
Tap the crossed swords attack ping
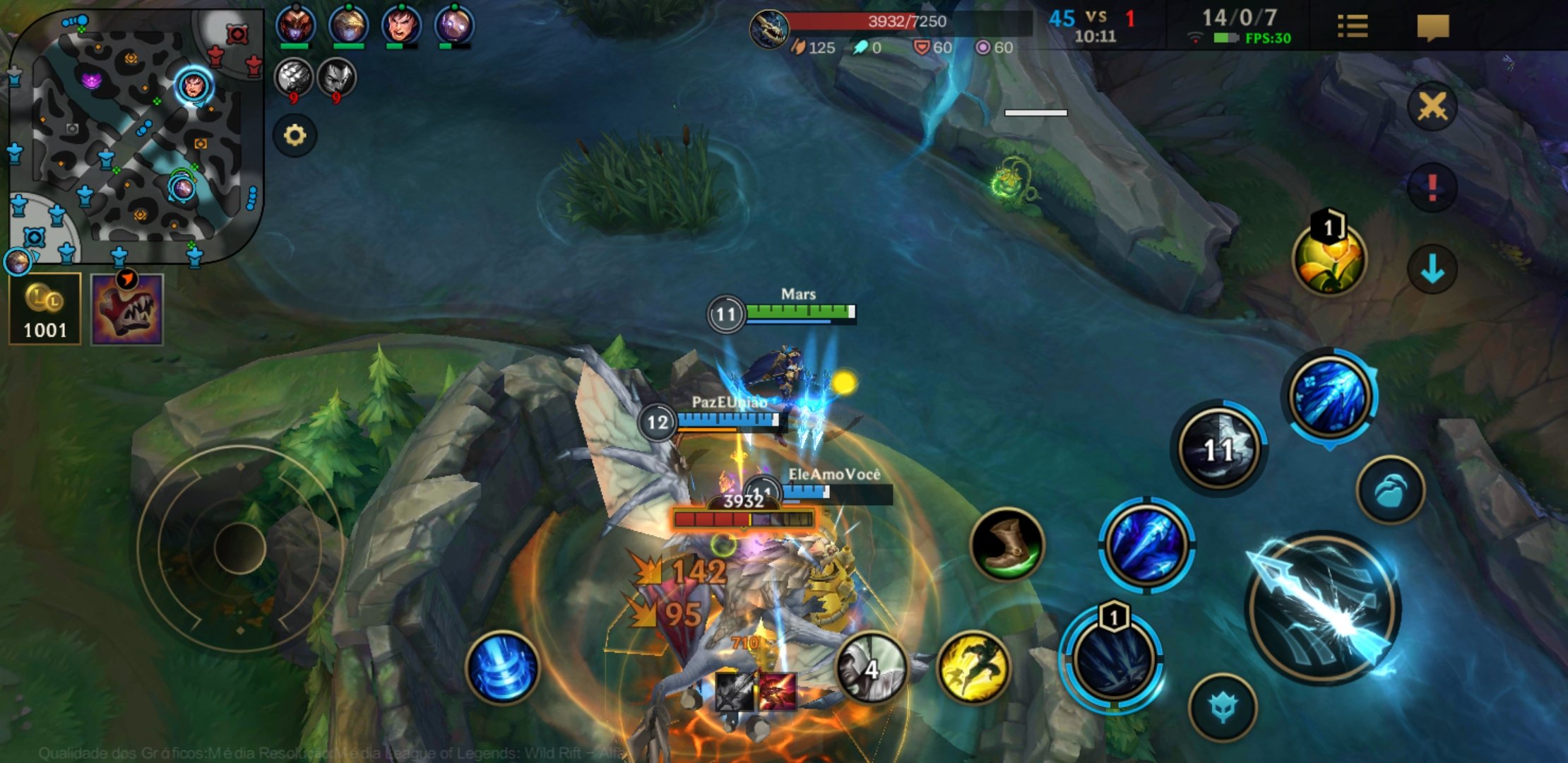tap(1432, 107)
